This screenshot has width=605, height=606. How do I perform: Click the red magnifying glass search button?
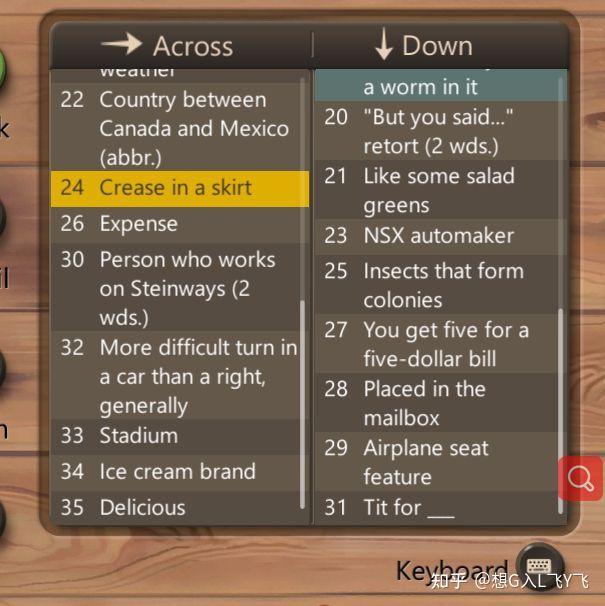tap(580, 478)
